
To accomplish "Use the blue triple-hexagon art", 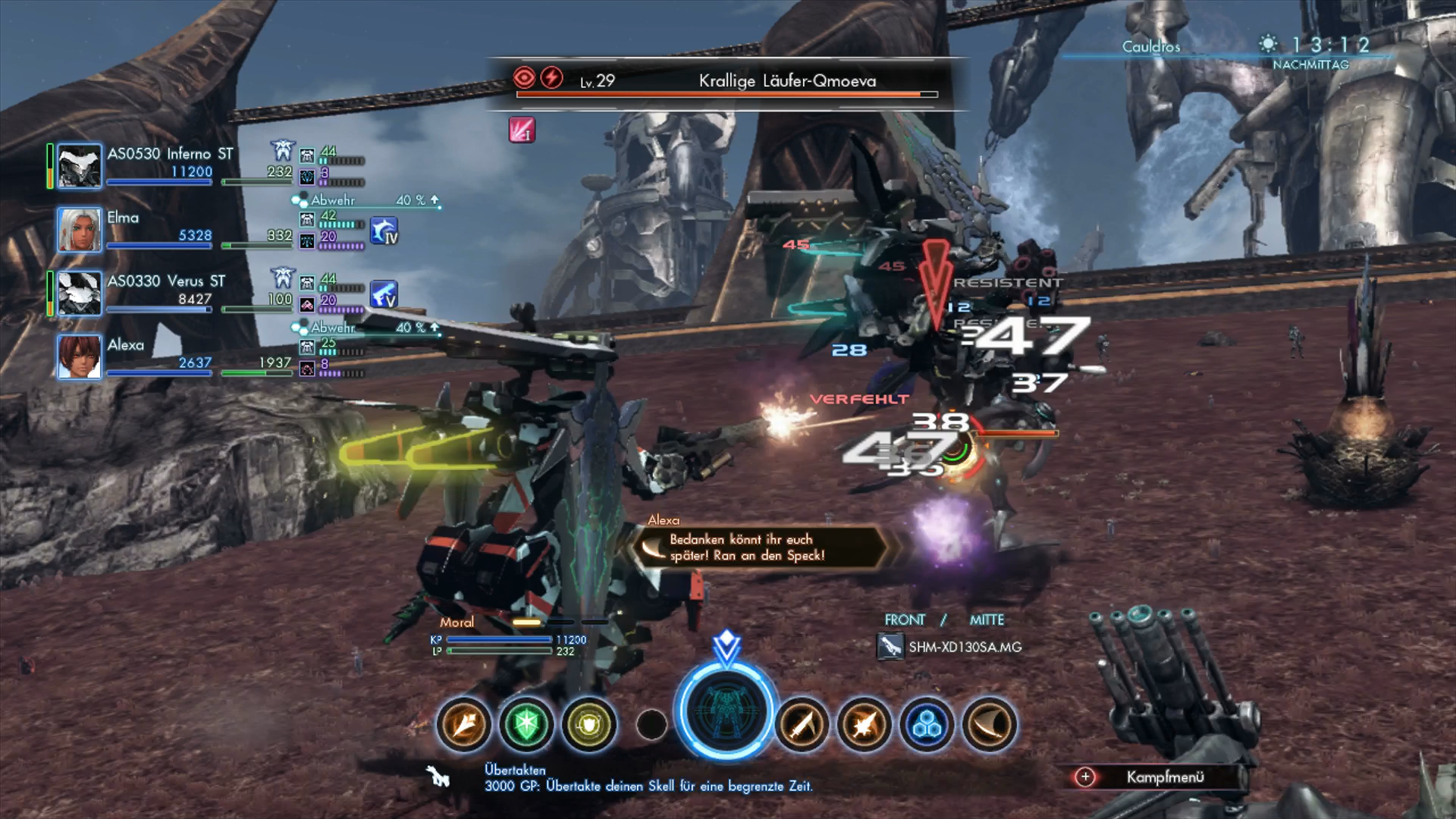I will coord(927,725).
